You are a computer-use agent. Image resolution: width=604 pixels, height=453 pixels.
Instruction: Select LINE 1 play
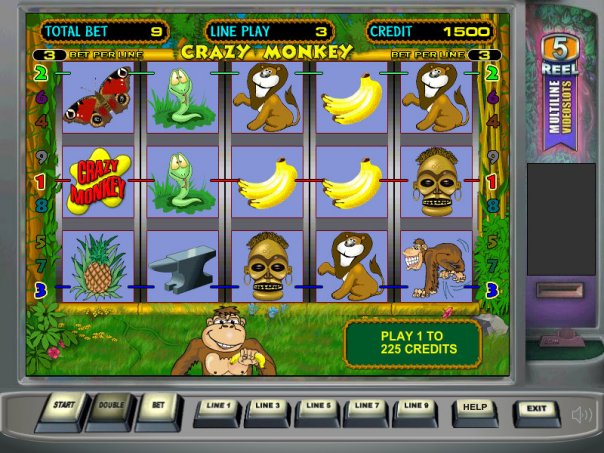pyautogui.click(x=217, y=408)
